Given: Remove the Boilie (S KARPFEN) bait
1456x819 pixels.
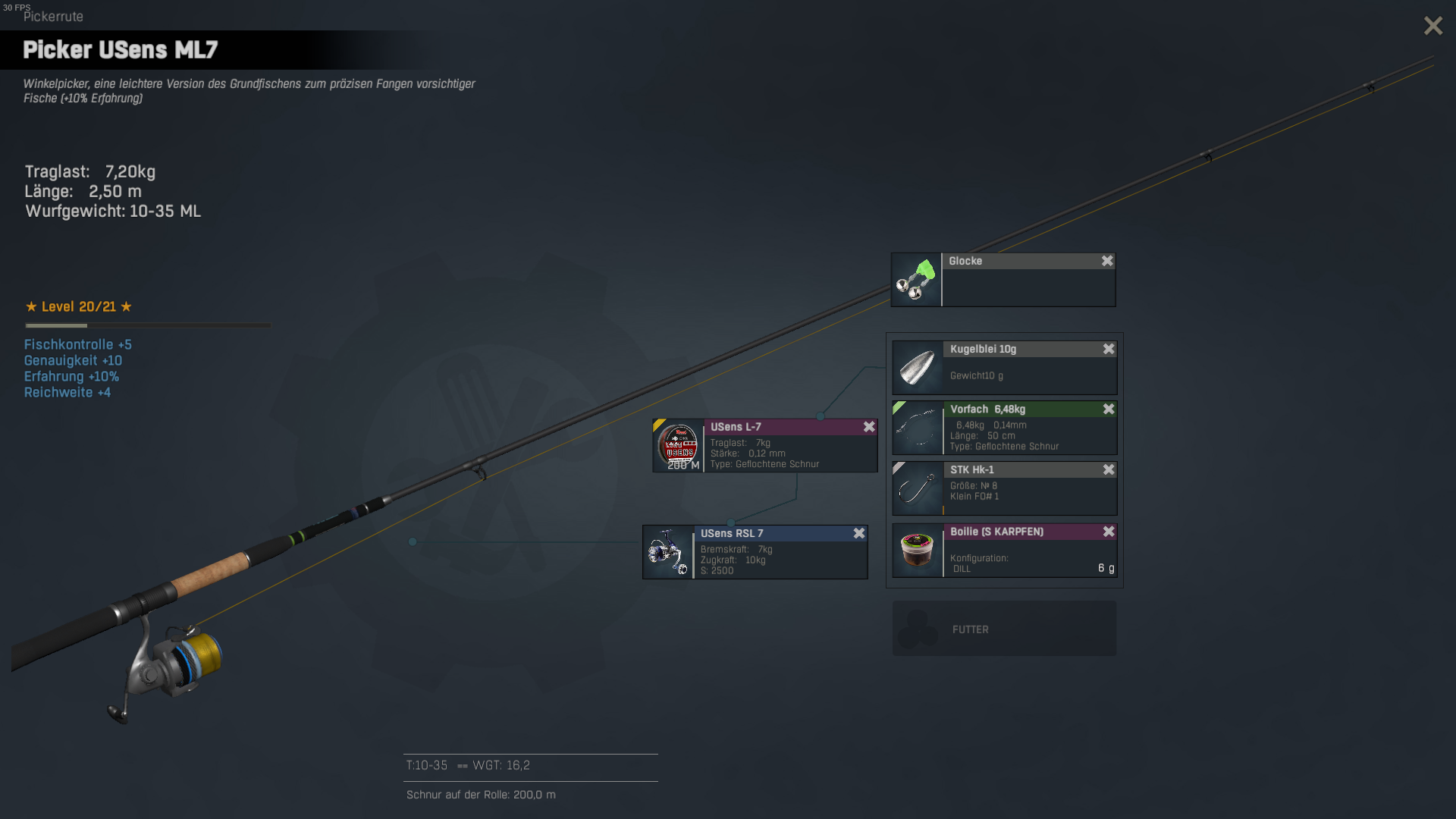Looking at the screenshot, I should pyautogui.click(x=1109, y=532).
